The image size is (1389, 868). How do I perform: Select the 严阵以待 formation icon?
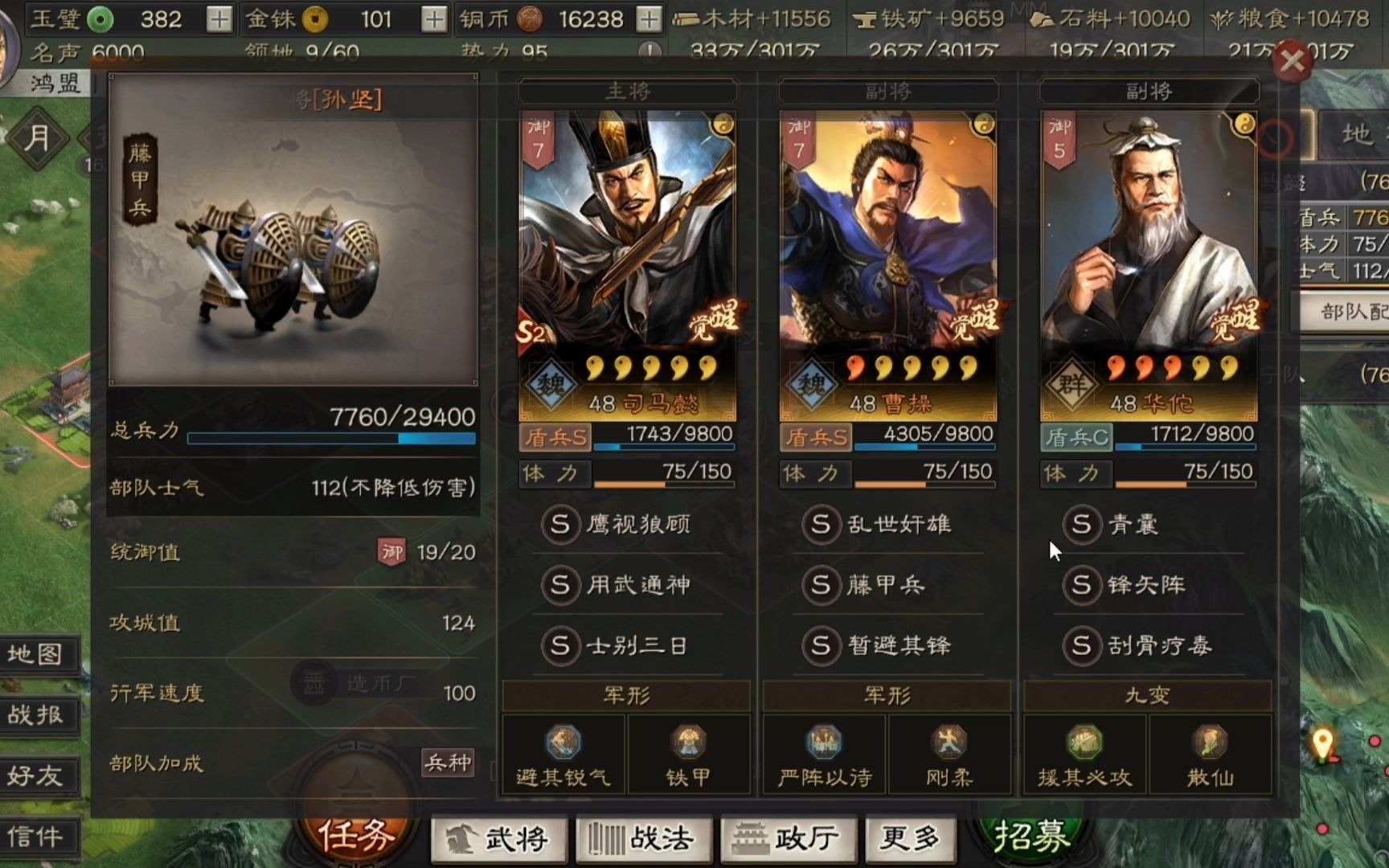(823, 747)
